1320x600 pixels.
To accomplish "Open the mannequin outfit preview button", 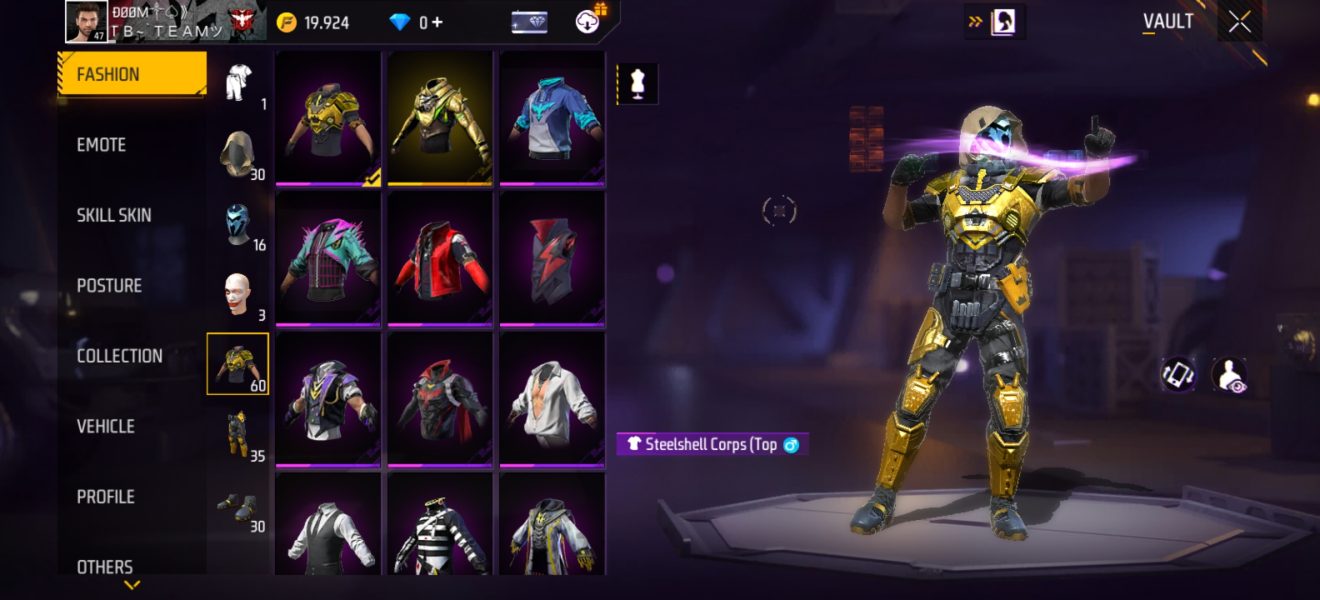I will pyautogui.click(x=637, y=84).
